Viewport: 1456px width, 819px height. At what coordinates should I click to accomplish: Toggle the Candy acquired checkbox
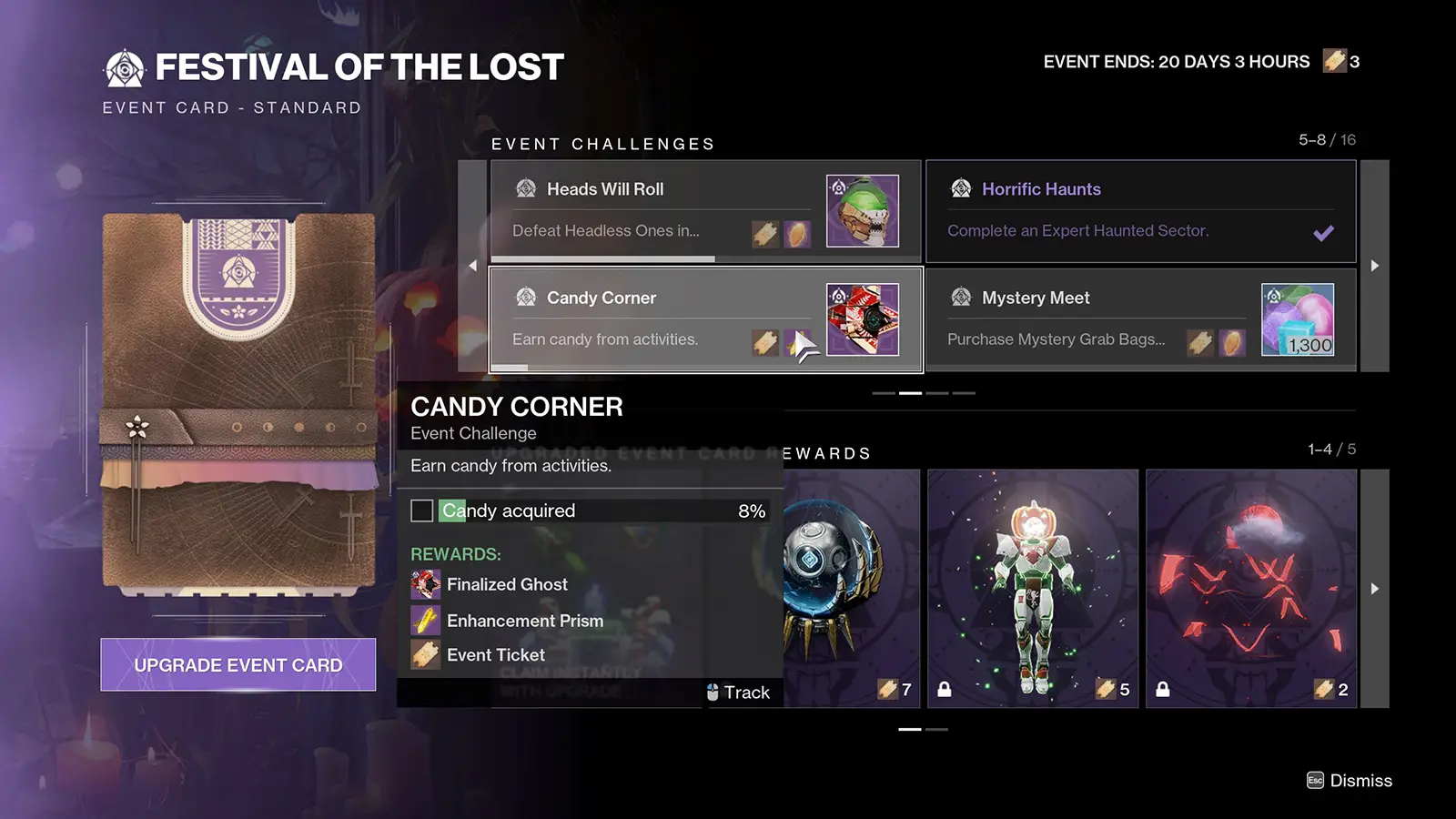(x=420, y=511)
